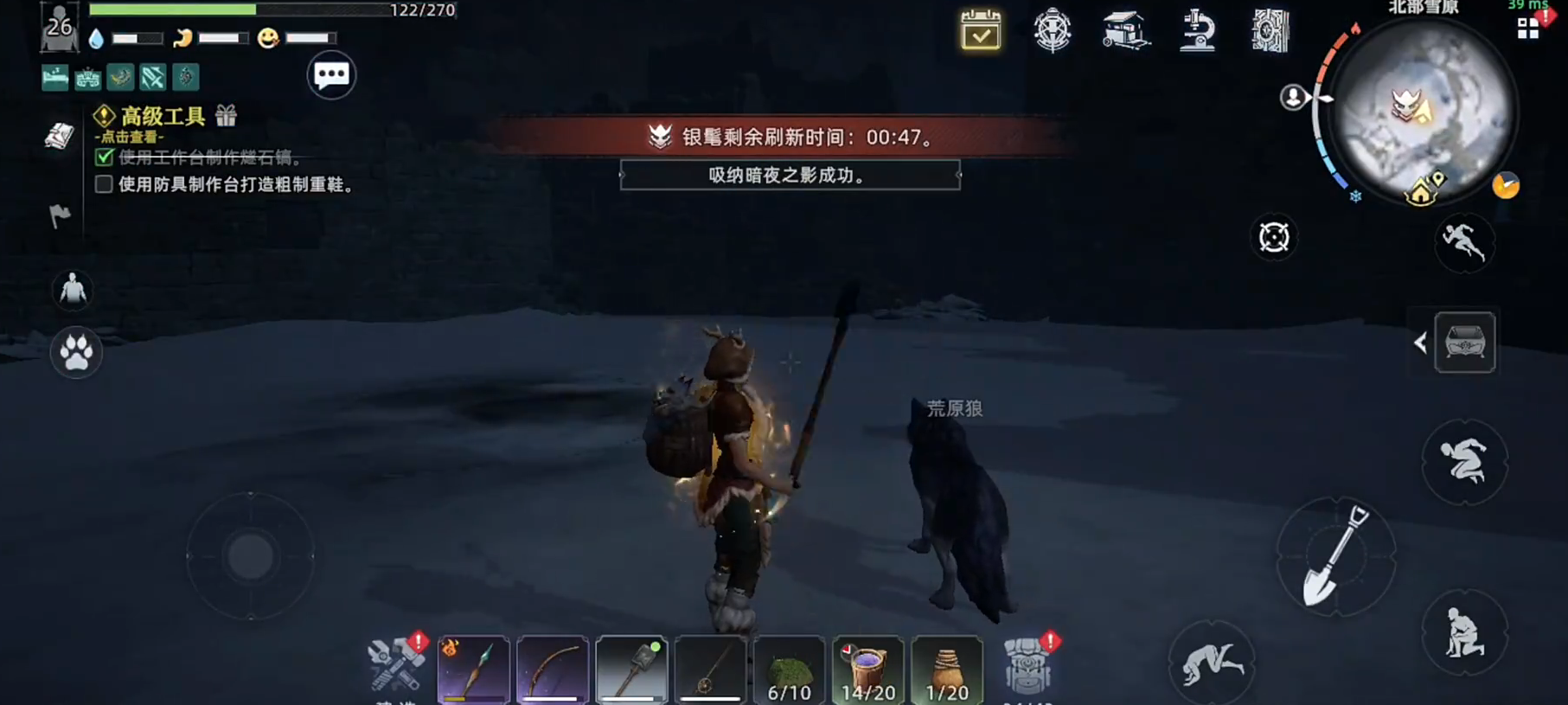This screenshot has height=705, width=1568.
Task: Check the unchecked 粗制重鞋 crafting task
Action: [x=104, y=183]
